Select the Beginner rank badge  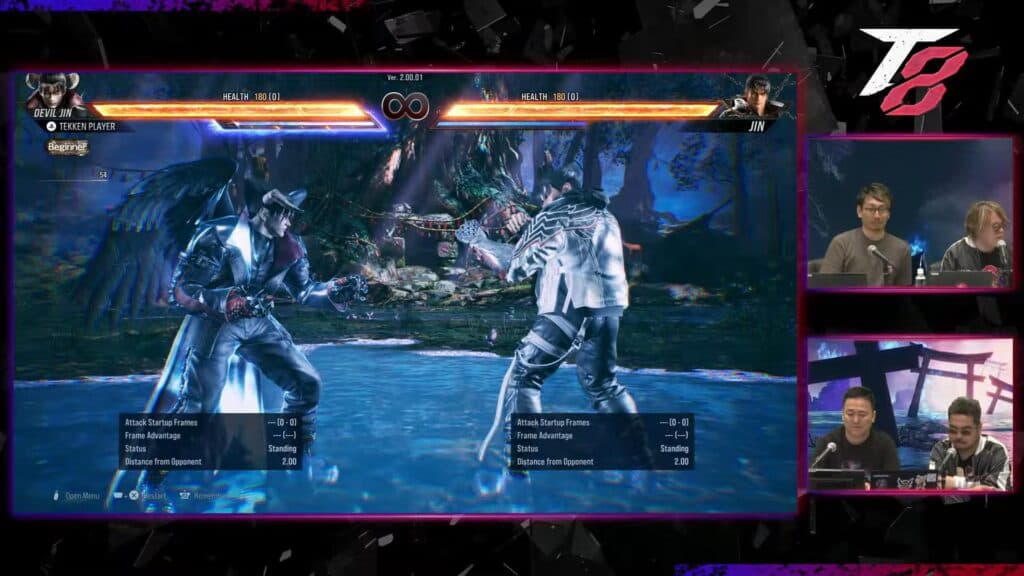pyautogui.click(x=68, y=147)
